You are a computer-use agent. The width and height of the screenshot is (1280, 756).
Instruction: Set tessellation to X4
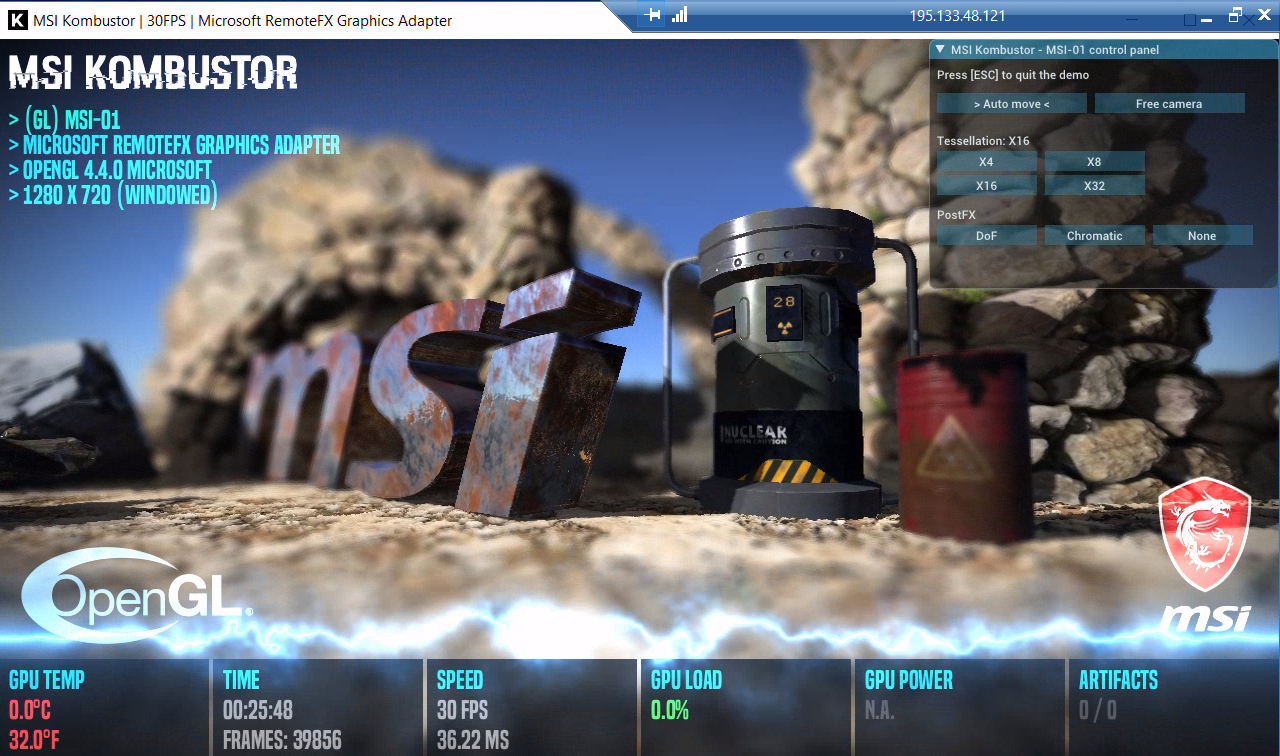click(986, 162)
